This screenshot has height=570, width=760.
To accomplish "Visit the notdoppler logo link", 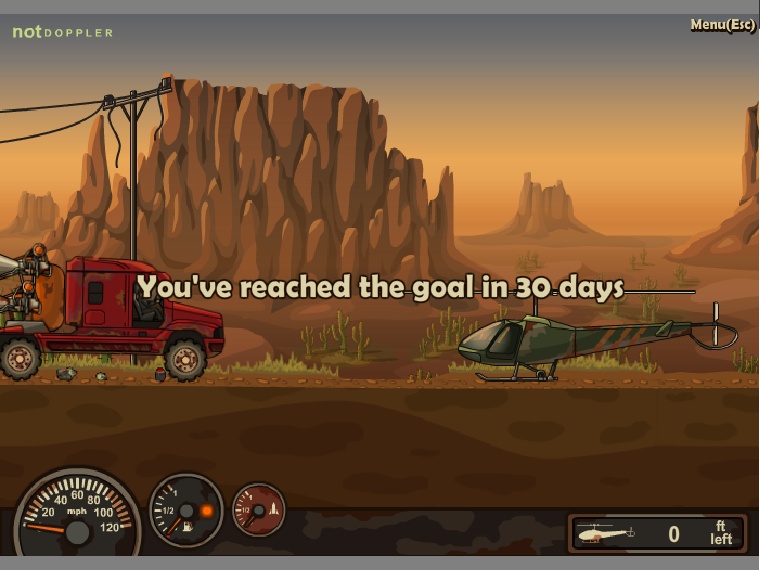I will point(62,32).
